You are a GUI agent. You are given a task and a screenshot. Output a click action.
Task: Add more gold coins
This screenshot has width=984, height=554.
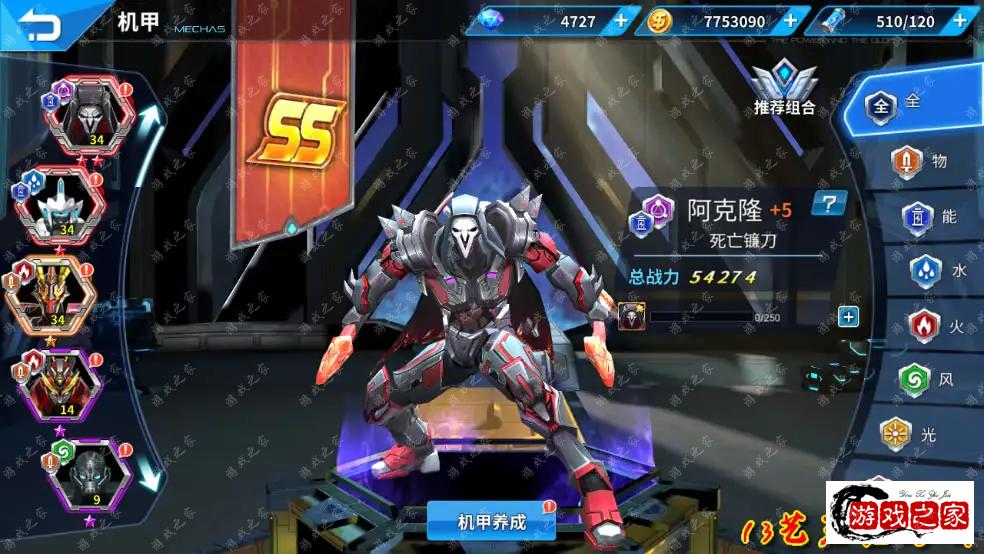pyautogui.click(x=790, y=20)
